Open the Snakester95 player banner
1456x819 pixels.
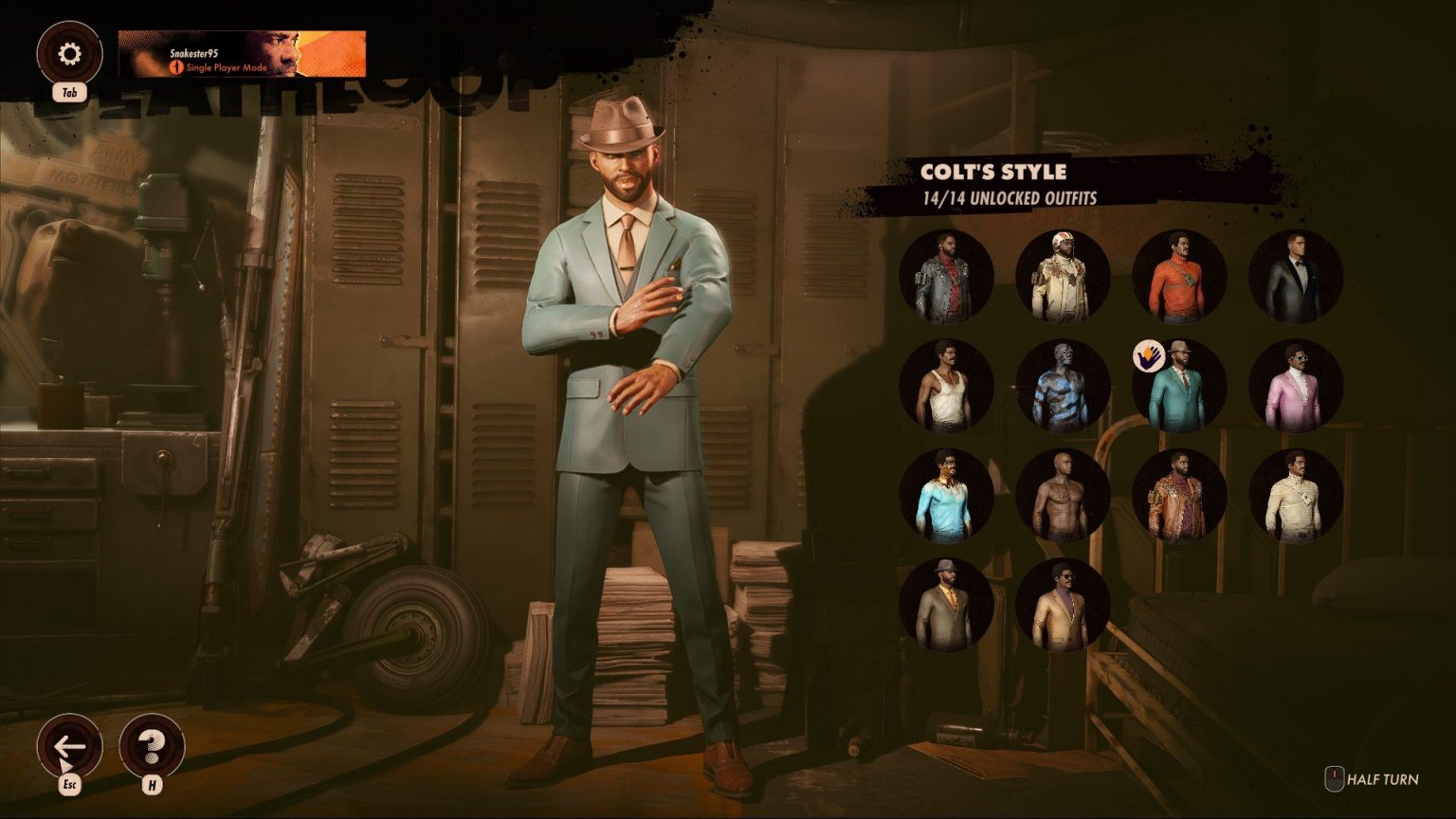(x=237, y=54)
